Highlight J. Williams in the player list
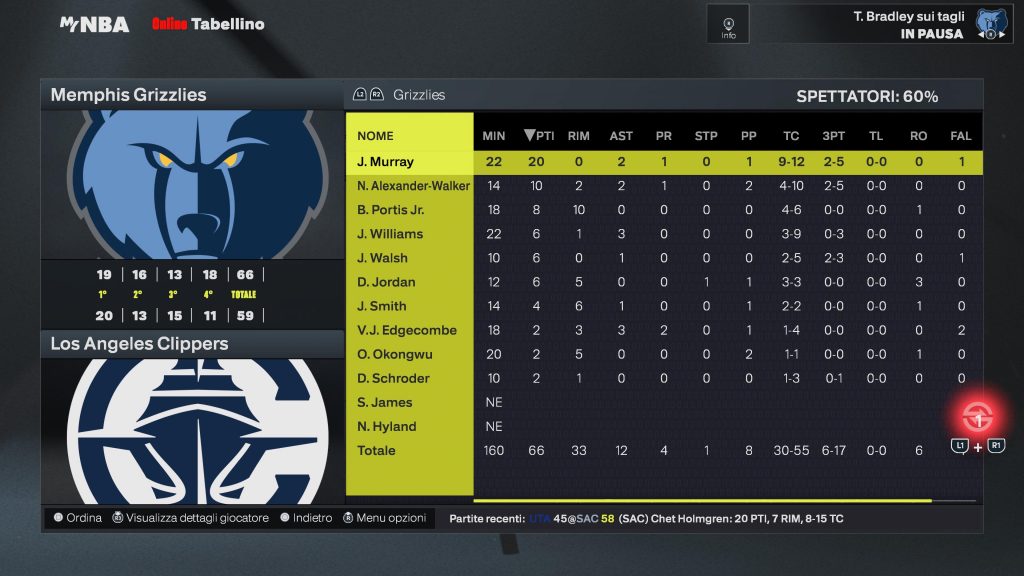1024x576 pixels. point(390,234)
